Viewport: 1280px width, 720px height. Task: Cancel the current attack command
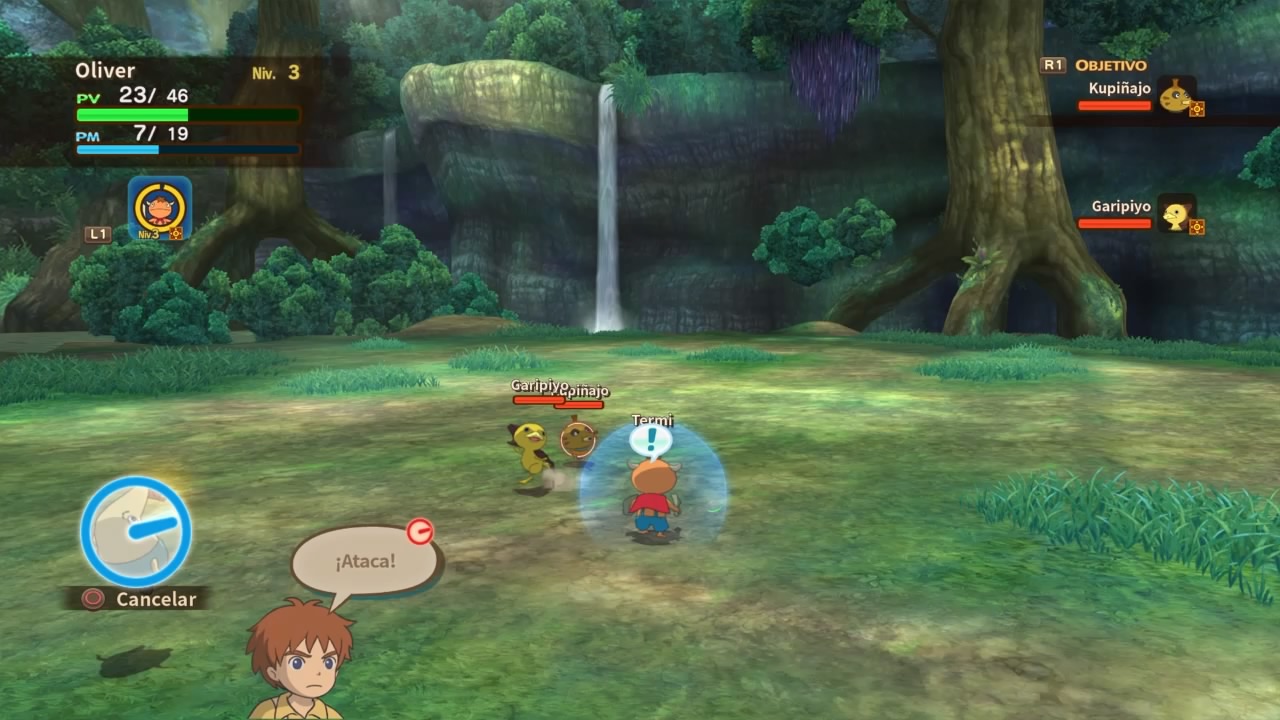[x=138, y=599]
